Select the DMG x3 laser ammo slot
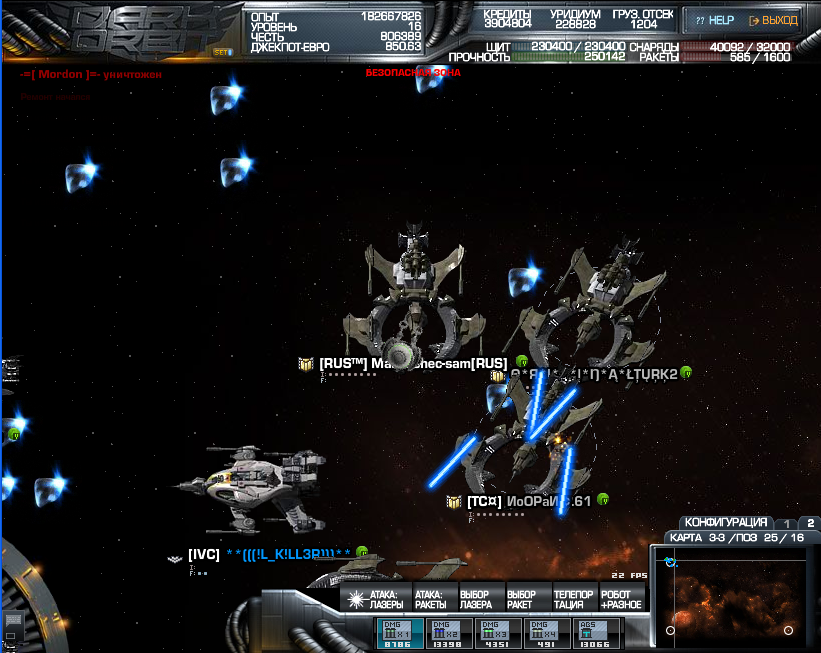This screenshot has width=821, height=653. (494, 634)
